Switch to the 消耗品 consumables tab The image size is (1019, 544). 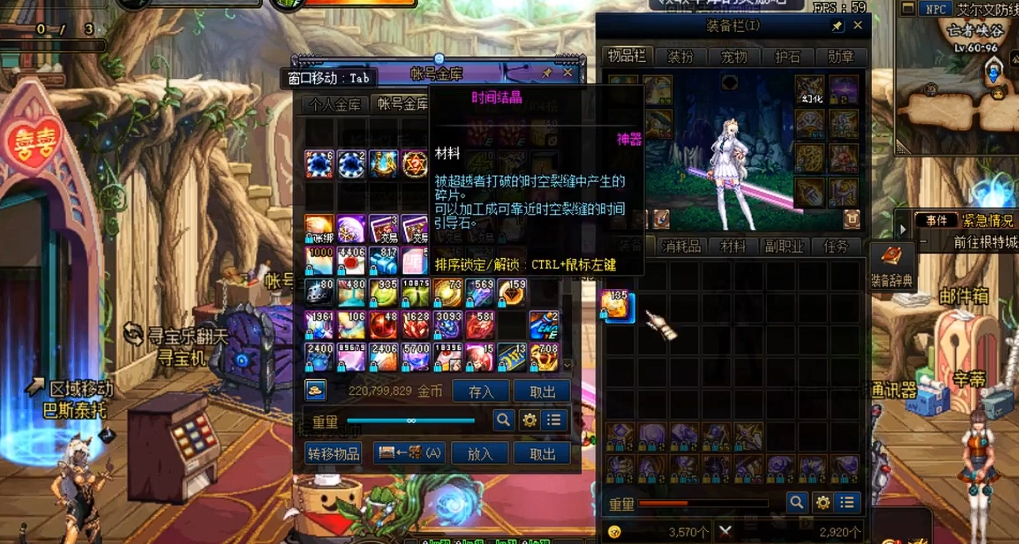pyautogui.click(x=682, y=246)
